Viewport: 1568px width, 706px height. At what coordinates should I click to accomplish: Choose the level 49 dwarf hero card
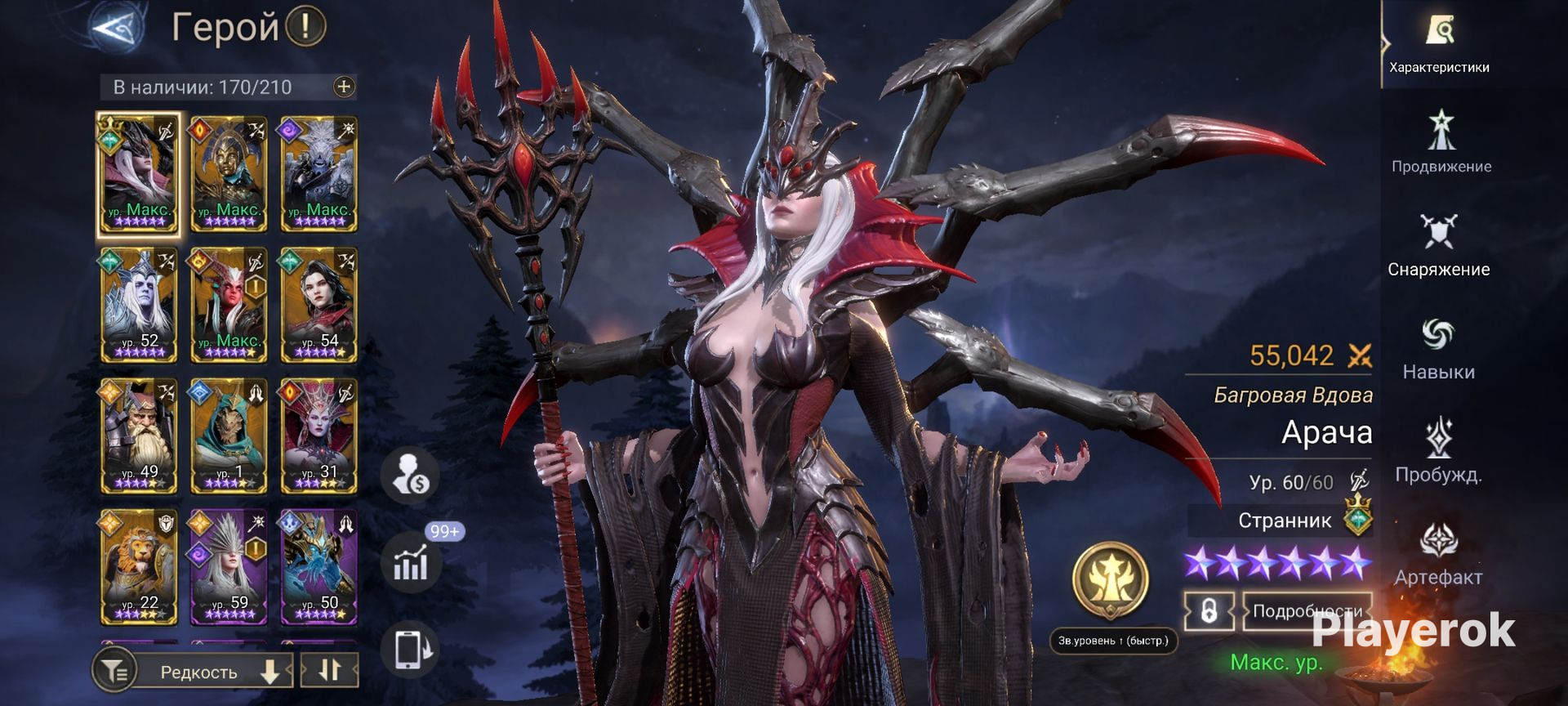pos(138,436)
